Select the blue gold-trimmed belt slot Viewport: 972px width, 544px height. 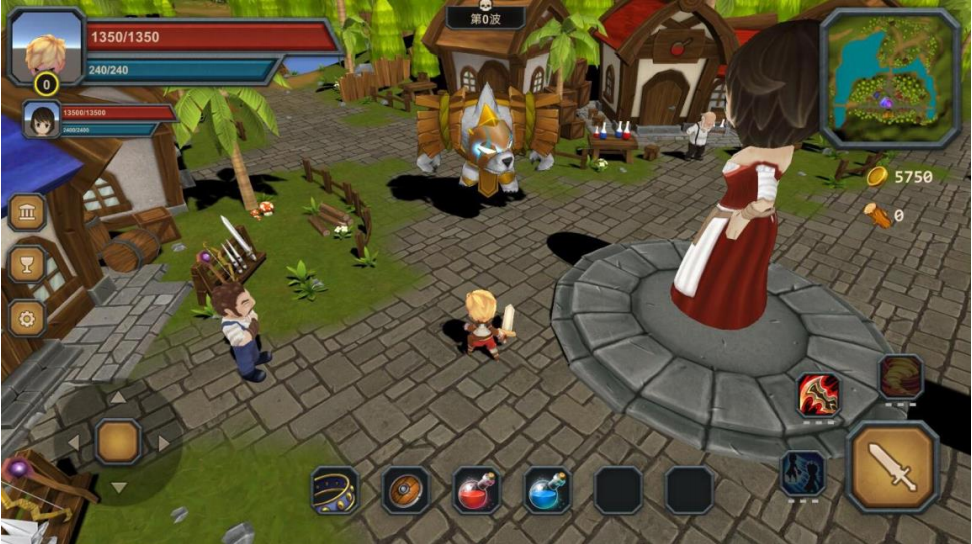click(335, 490)
